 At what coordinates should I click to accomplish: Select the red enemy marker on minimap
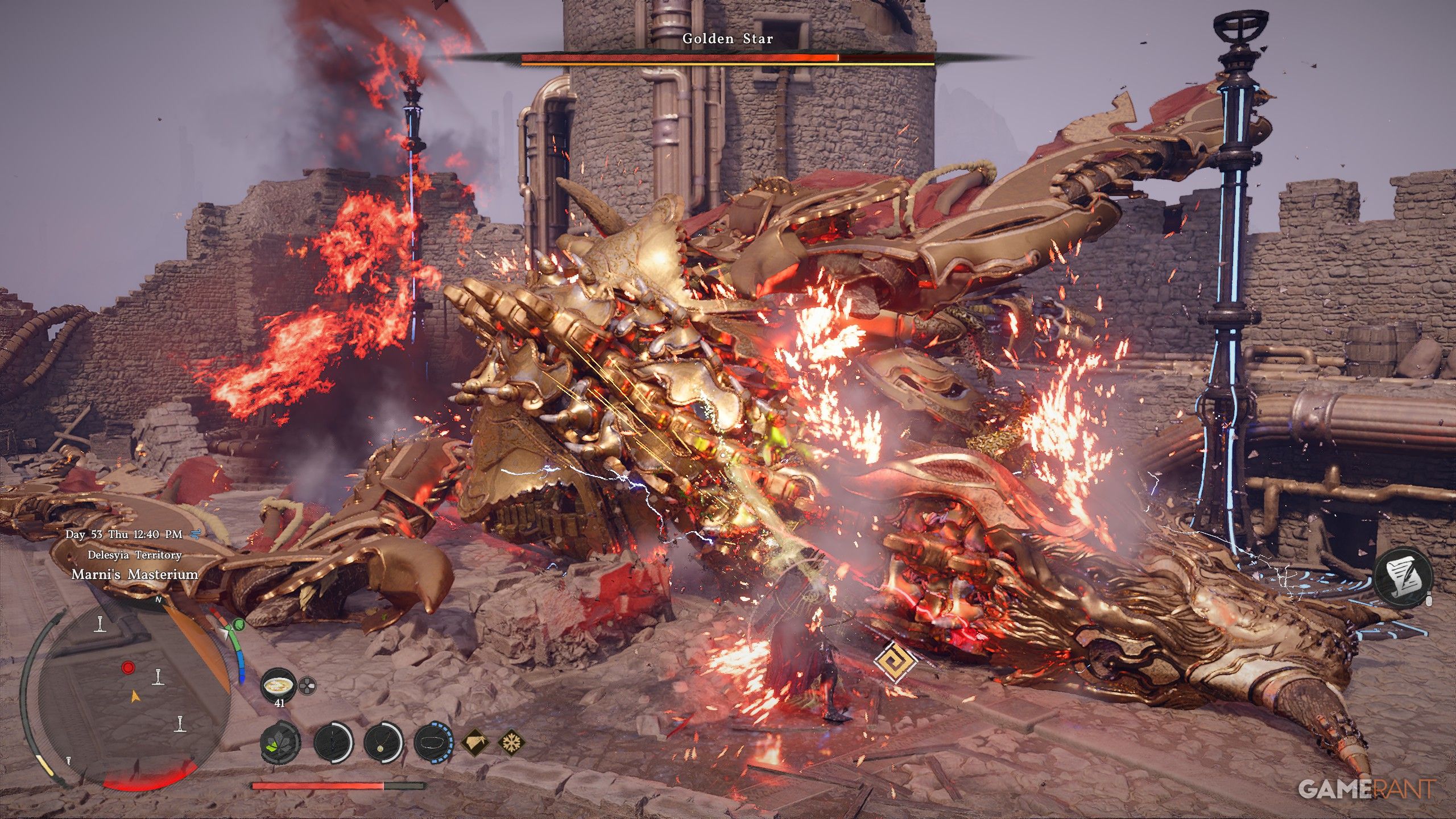129,667
